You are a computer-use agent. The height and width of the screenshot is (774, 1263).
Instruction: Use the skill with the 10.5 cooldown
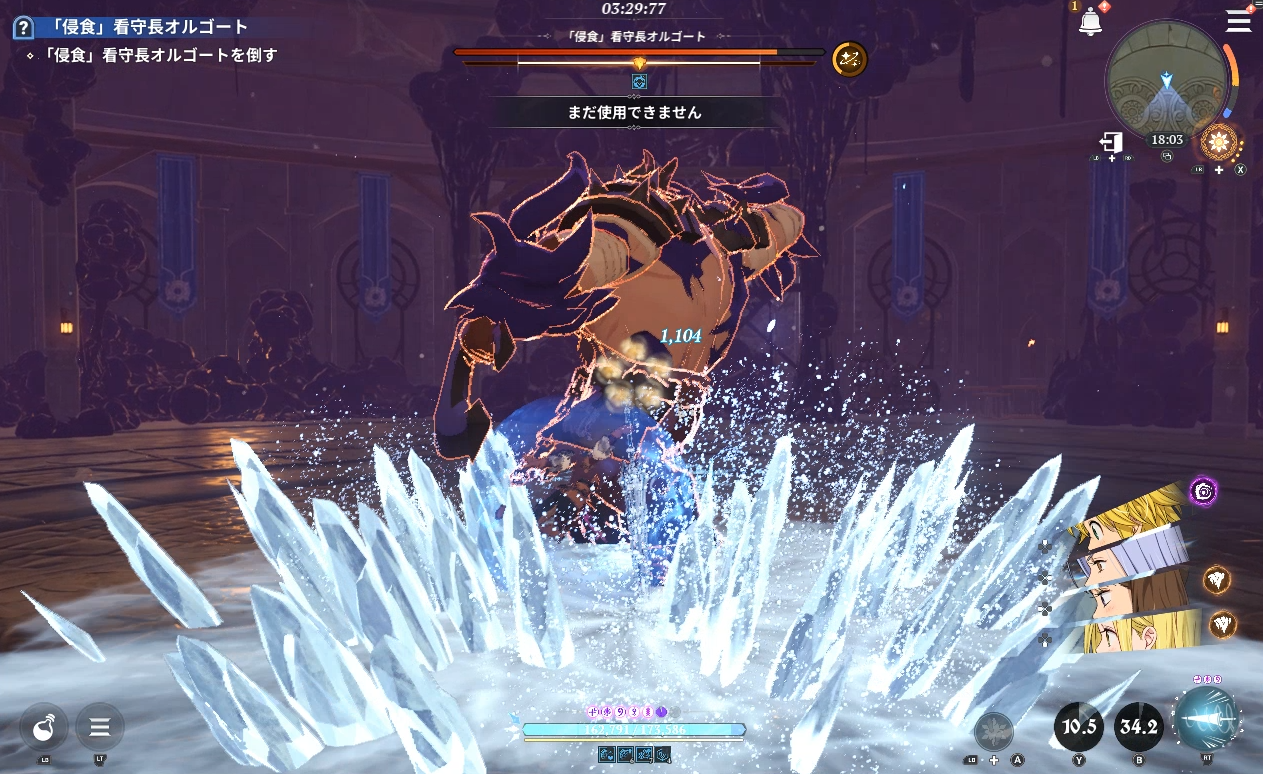[x=1079, y=726]
